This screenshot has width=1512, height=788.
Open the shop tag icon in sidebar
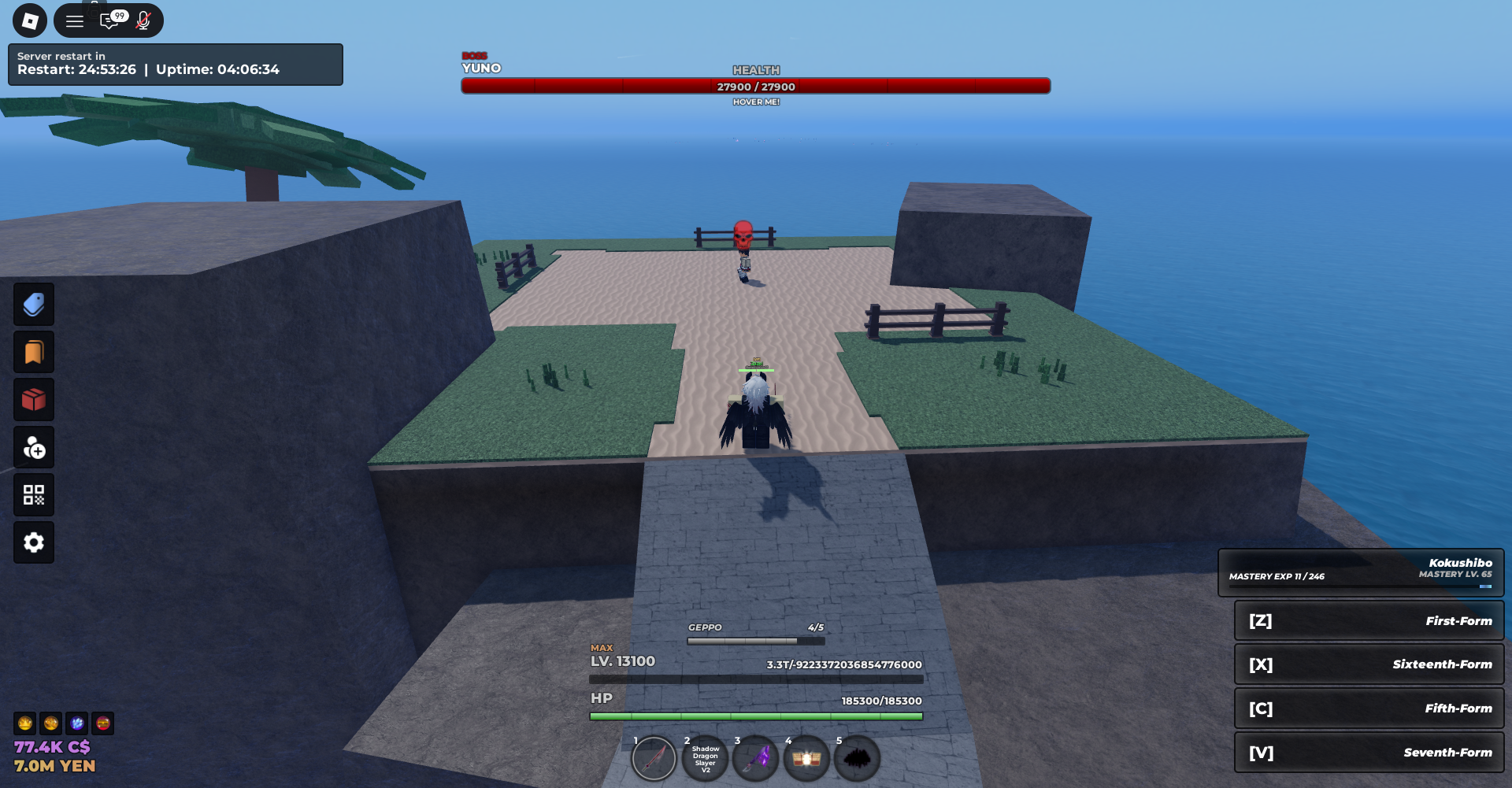coord(33,305)
